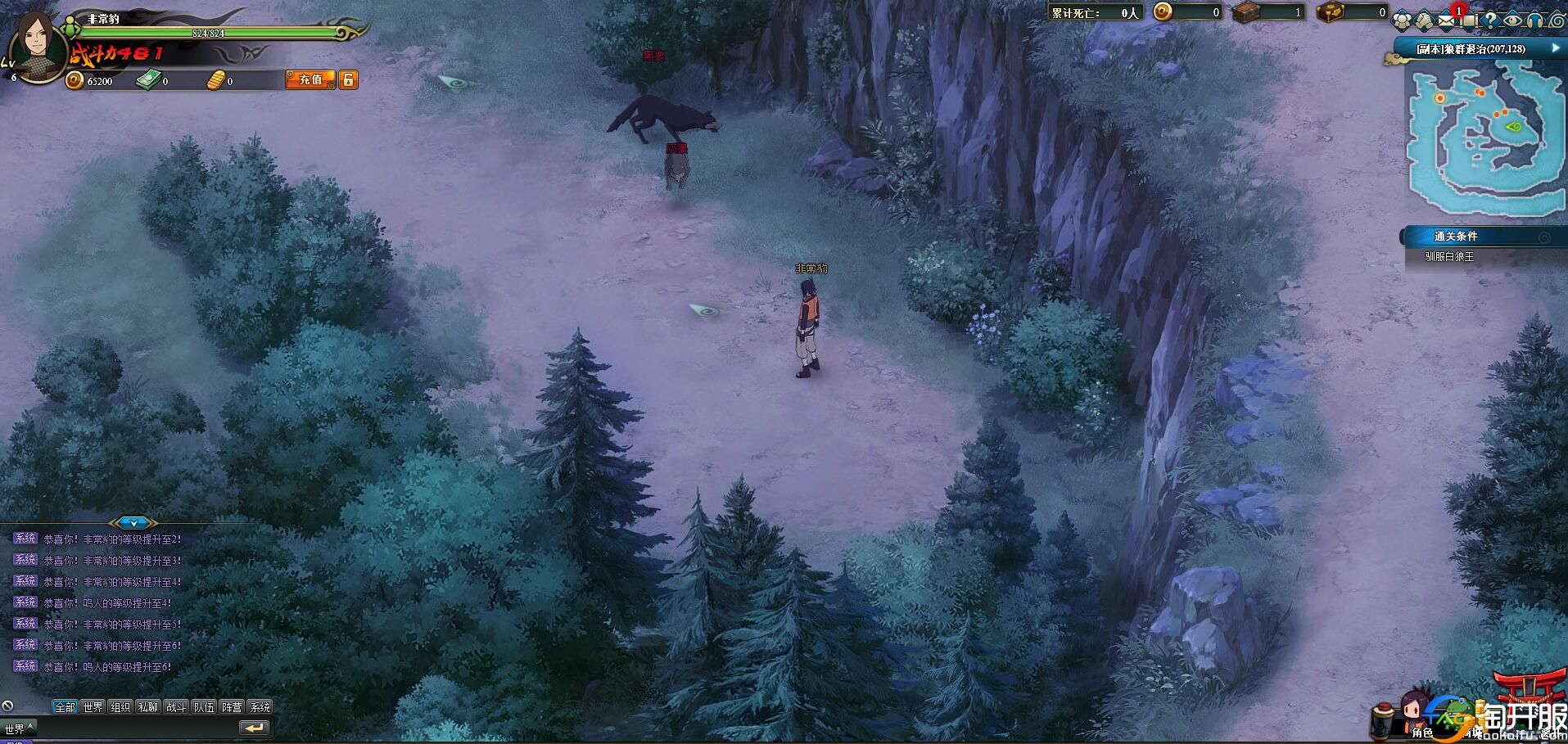This screenshot has width=1568, height=744.
Task: Click the question mark help icon
Action: coord(1491,20)
